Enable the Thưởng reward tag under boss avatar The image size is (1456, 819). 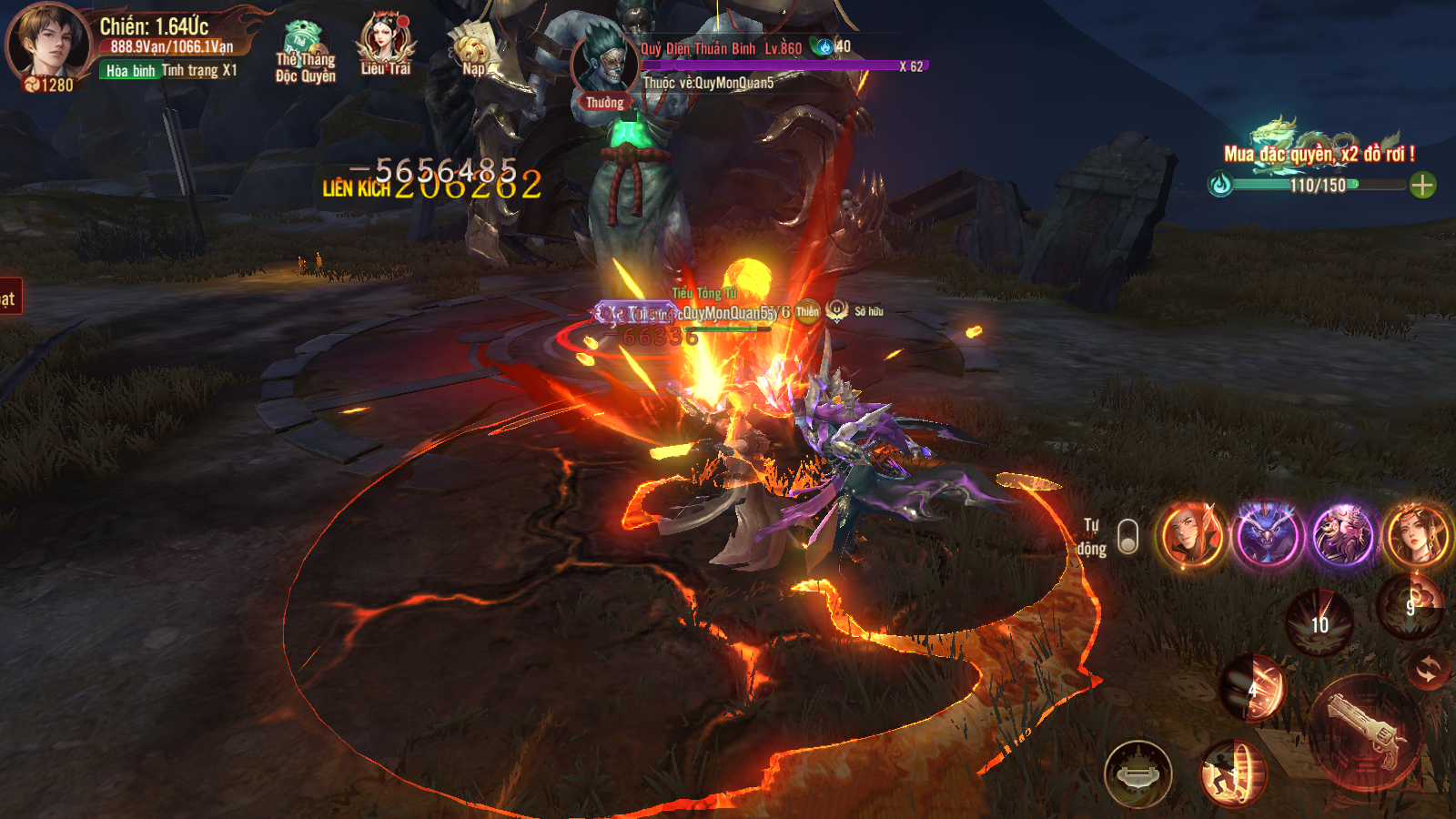pyautogui.click(x=606, y=103)
